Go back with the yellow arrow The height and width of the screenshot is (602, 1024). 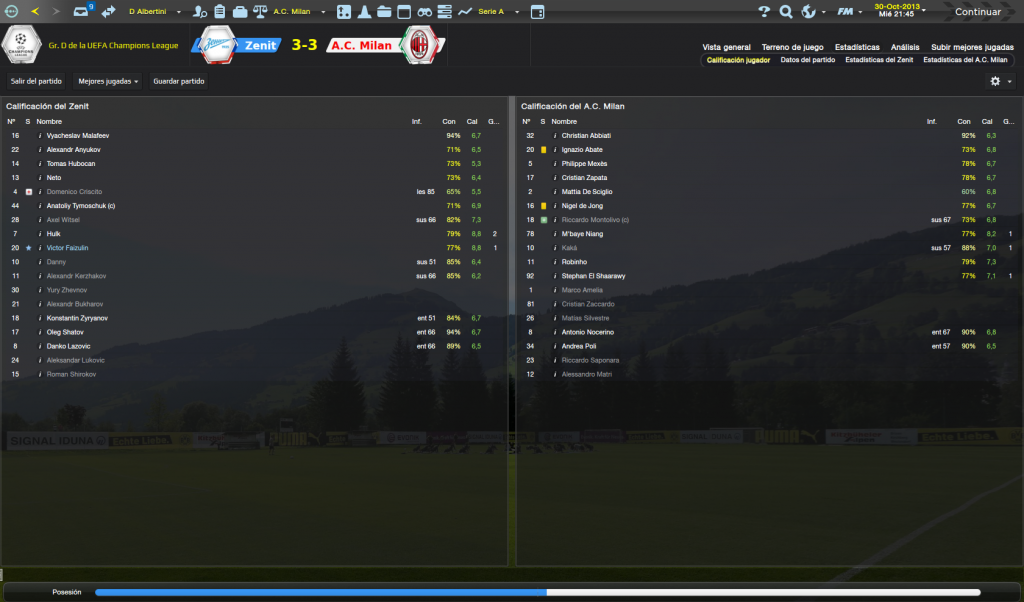[36, 12]
